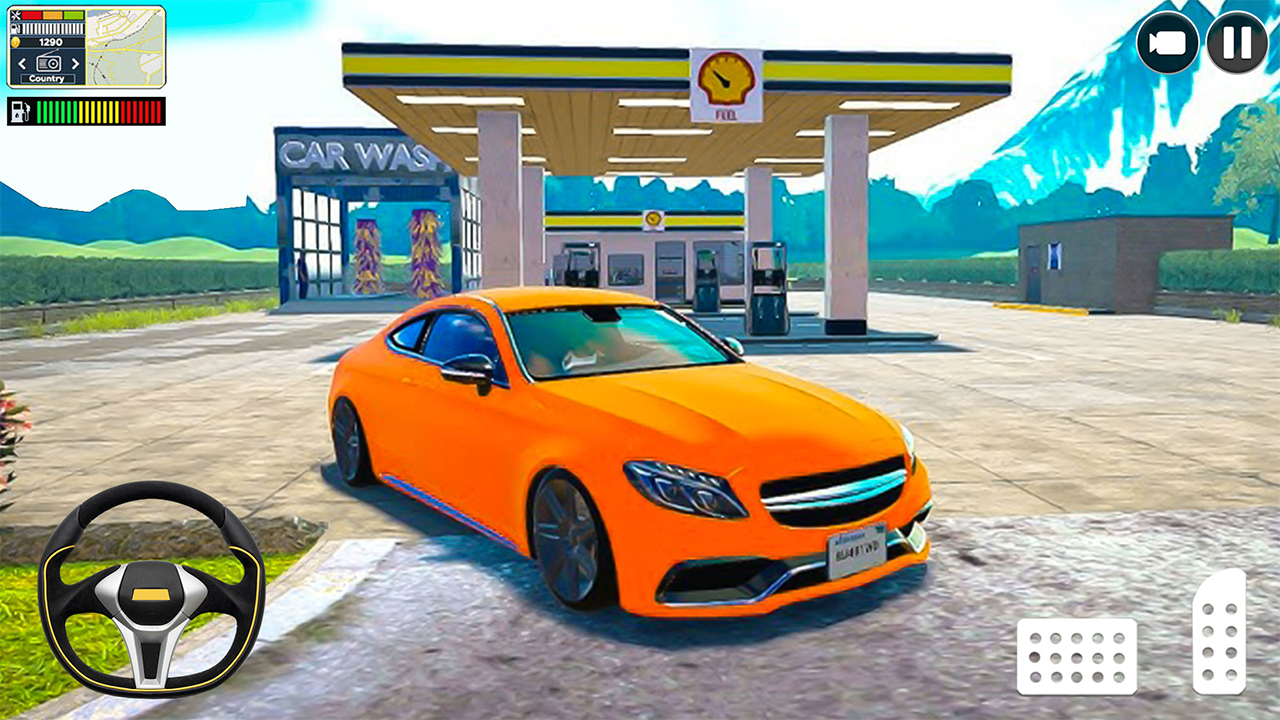Open the Country radio station label
1280x720 pixels.
coord(47,79)
